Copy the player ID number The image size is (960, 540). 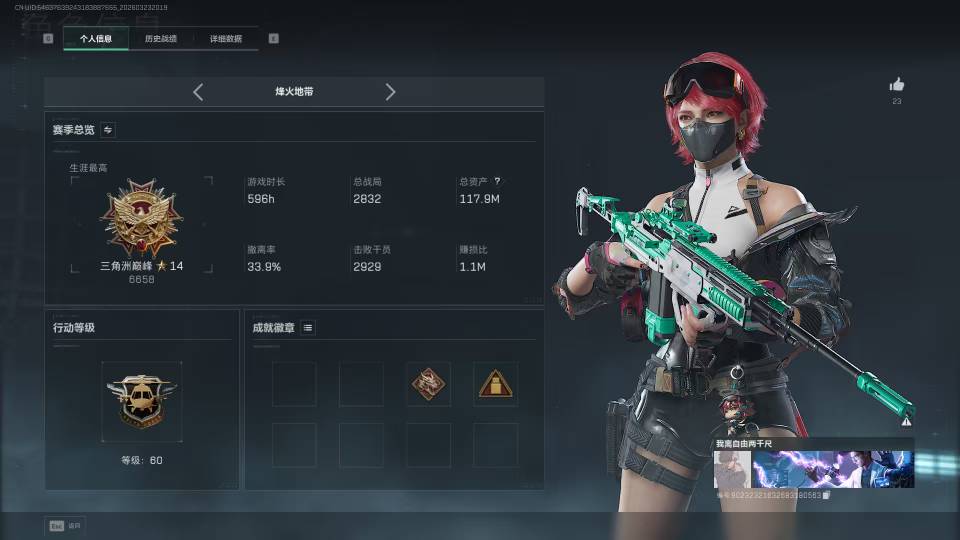(826, 495)
